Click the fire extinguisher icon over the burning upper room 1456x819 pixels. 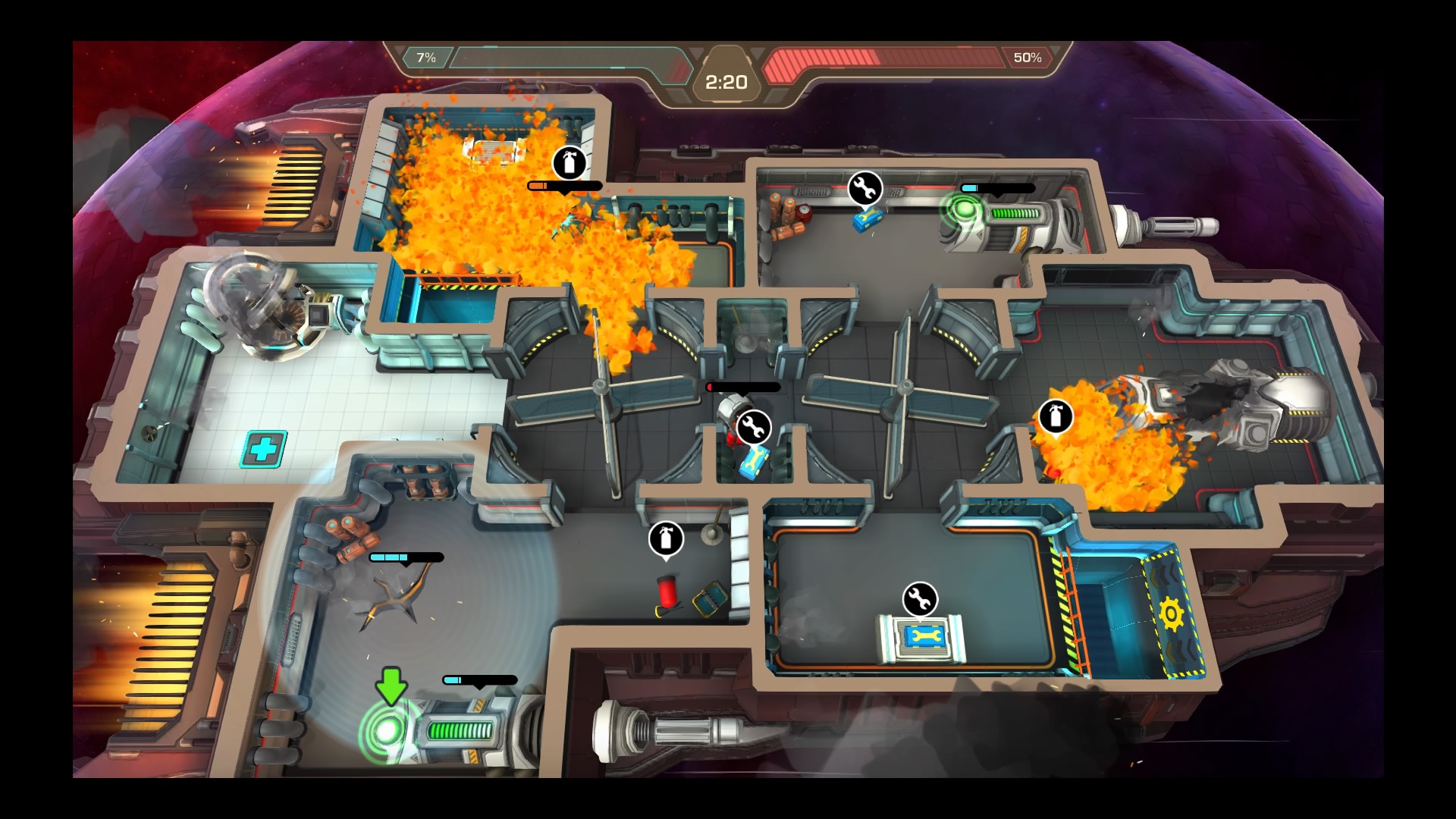pos(569,162)
